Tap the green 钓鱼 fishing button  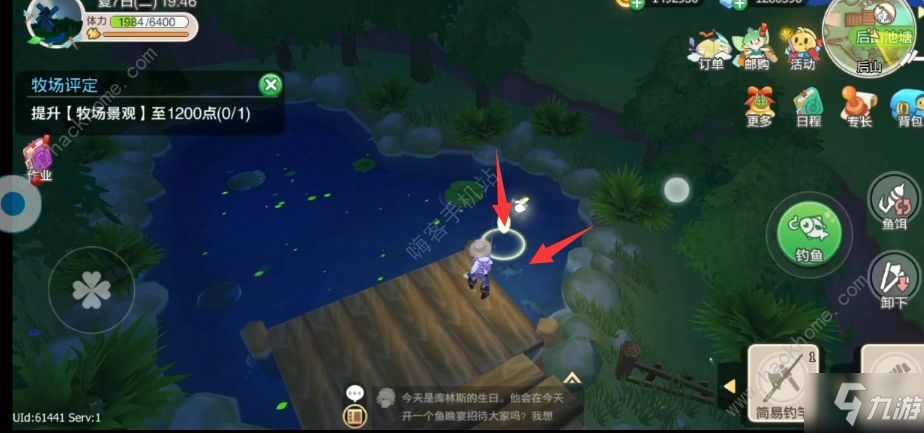[808, 235]
